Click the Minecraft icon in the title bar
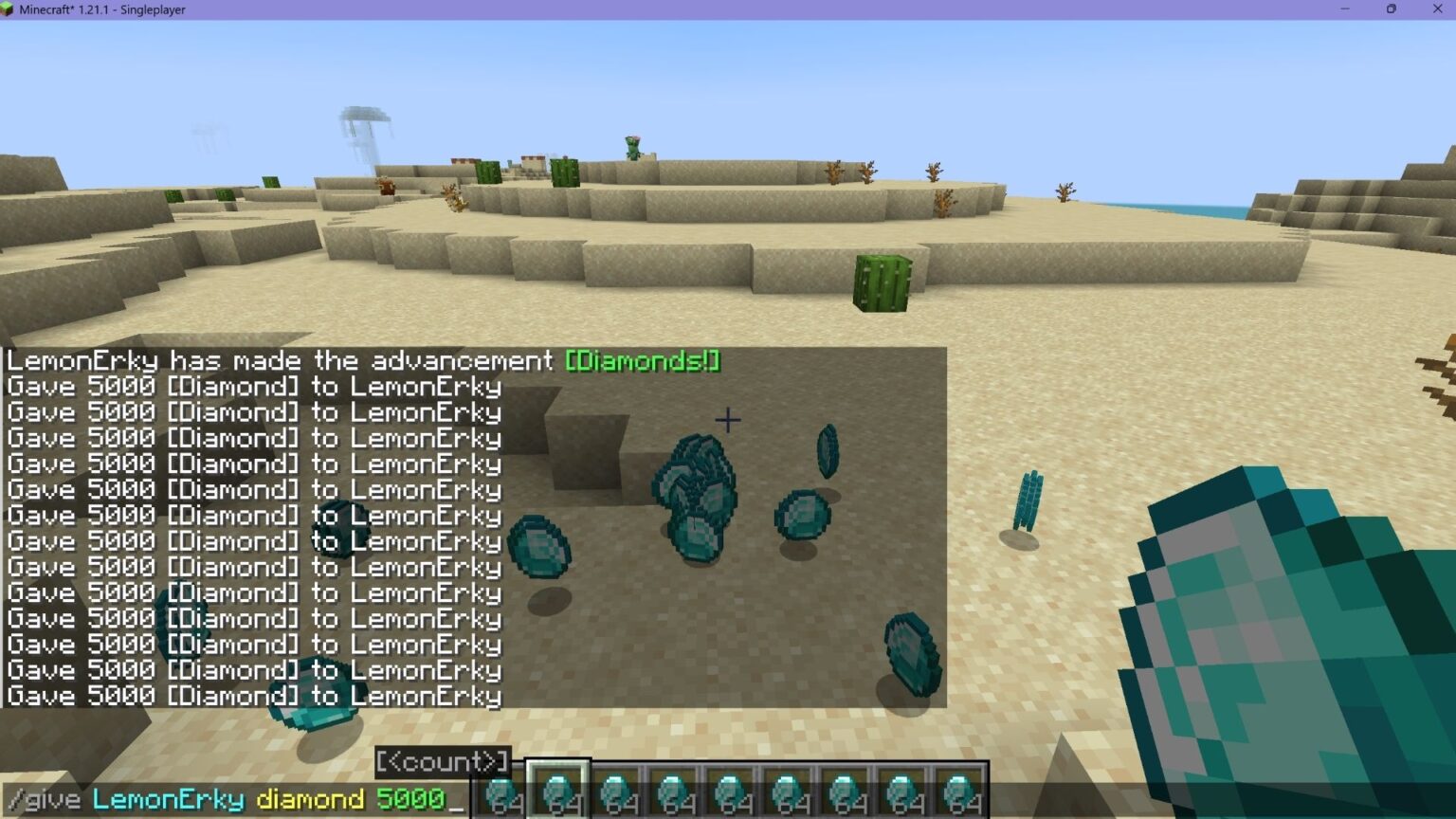 tap(9, 9)
